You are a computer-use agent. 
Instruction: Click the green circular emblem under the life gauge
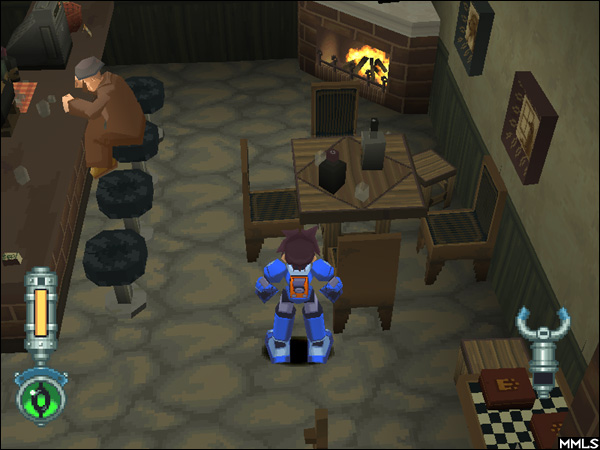pos(40,396)
